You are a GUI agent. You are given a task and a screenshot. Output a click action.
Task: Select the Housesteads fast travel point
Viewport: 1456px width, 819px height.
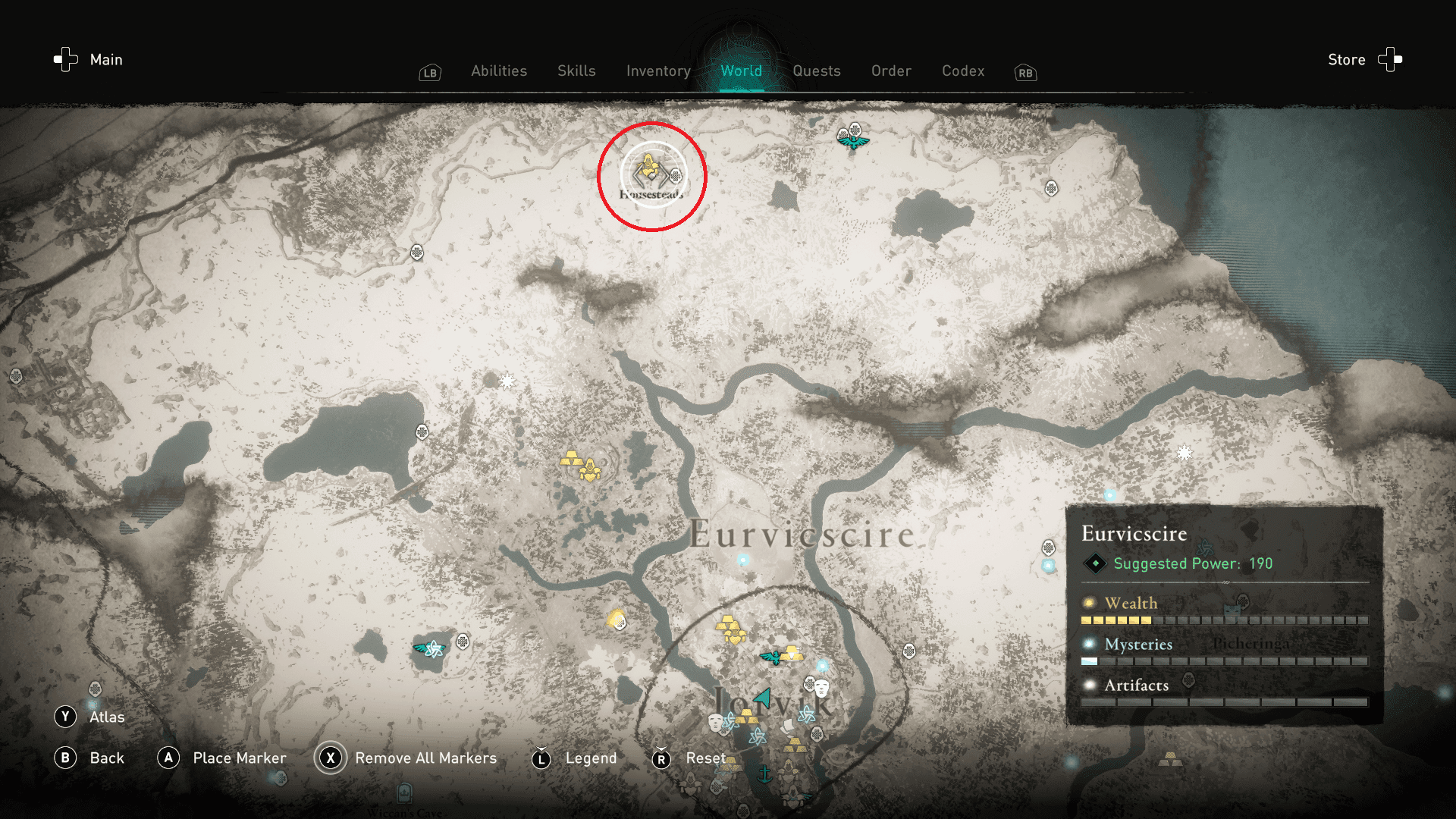[651, 173]
